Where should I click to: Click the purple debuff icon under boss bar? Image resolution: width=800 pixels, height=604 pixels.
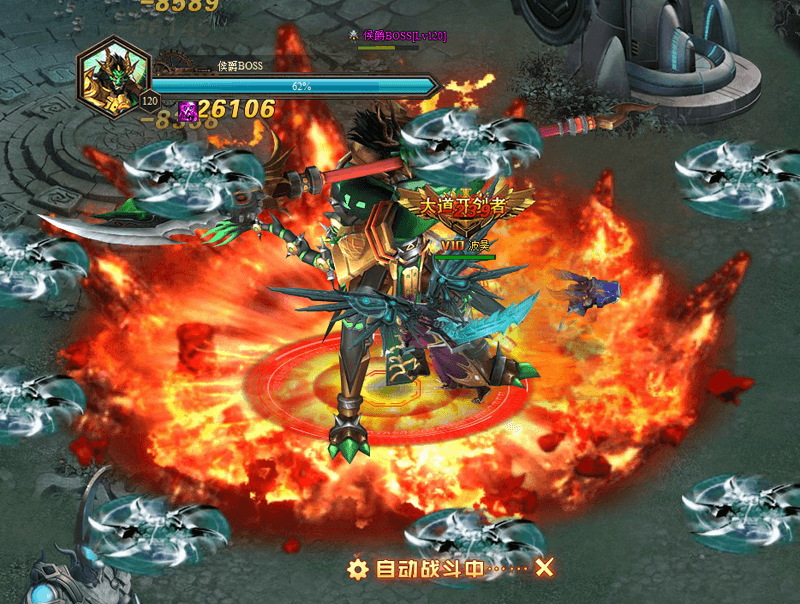(x=187, y=109)
